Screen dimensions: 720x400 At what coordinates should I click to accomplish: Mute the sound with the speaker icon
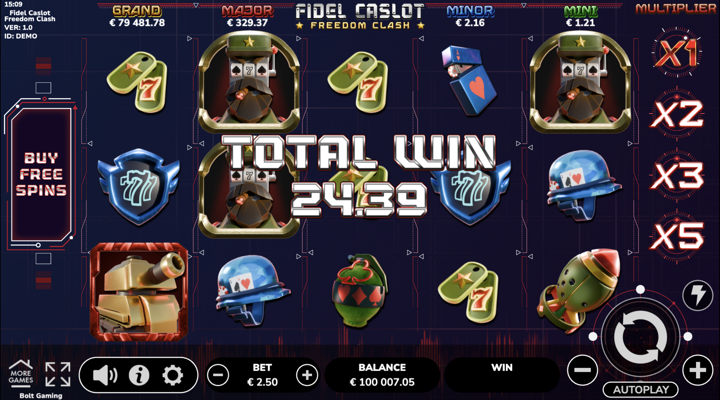coord(105,375)
